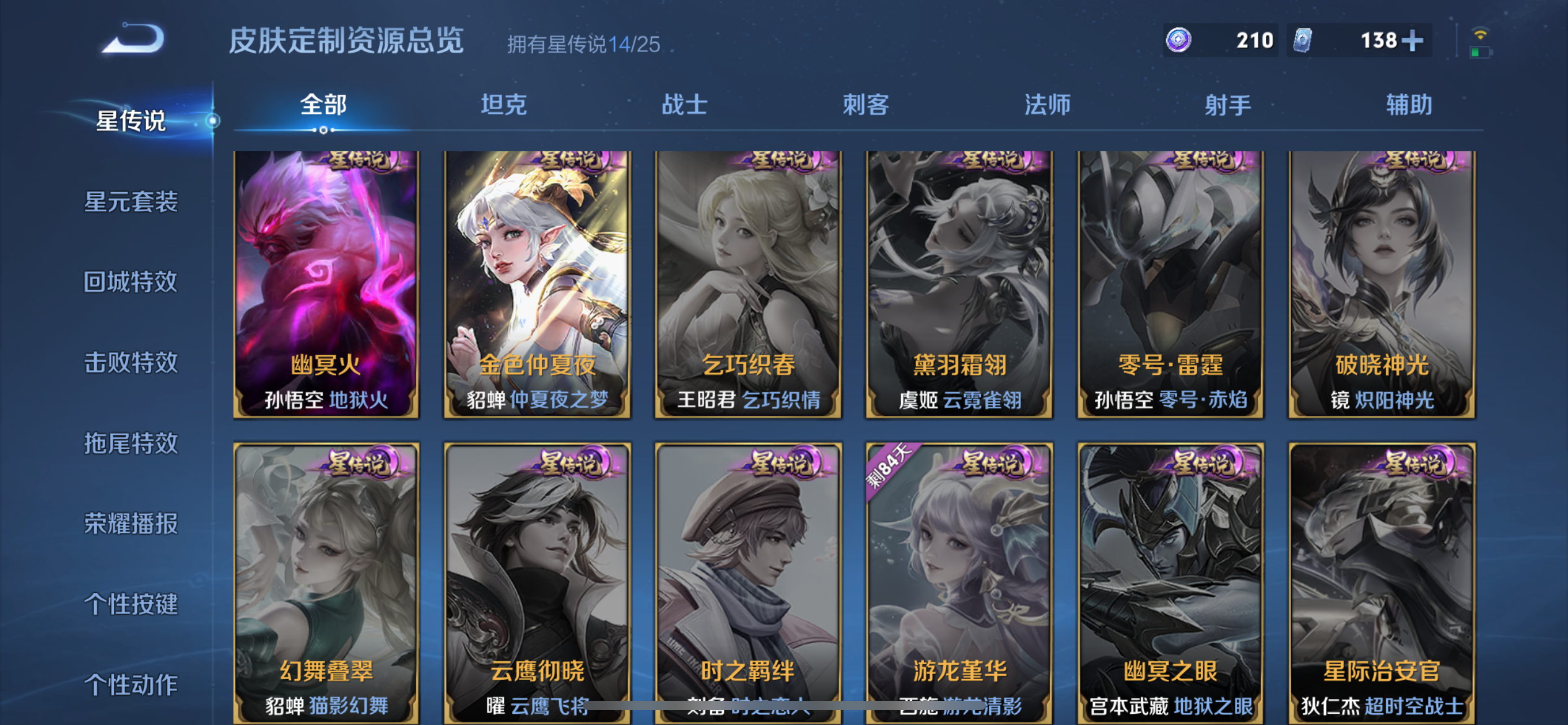Open the 金色仲夏夜 skin card
The image size is (1568, 725).
pyautogui.click(x=538, y=285)
